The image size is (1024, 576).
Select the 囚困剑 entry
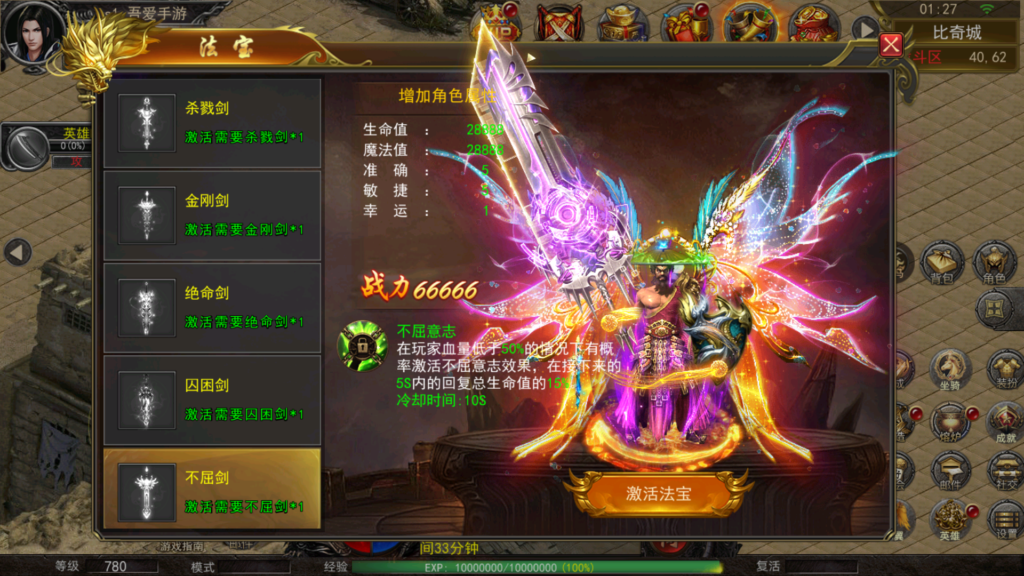[x=211, y=399]
